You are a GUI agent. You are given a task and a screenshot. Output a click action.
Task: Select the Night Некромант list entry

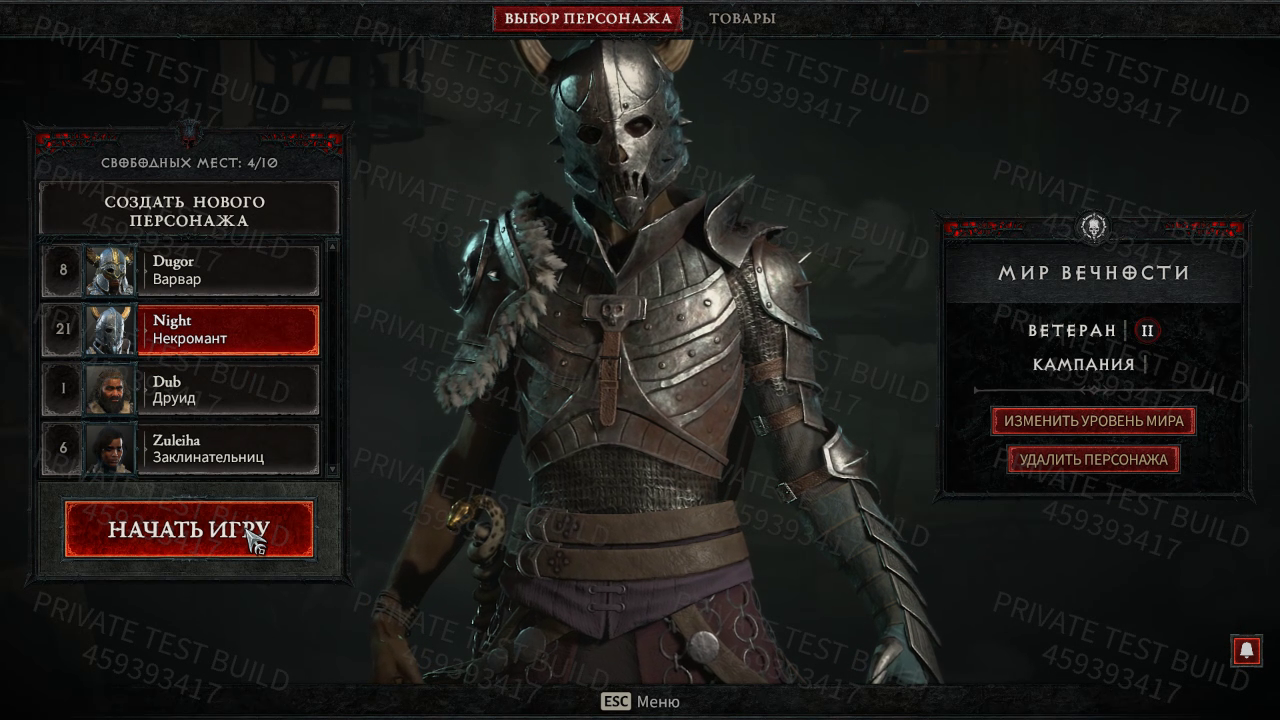230,330
